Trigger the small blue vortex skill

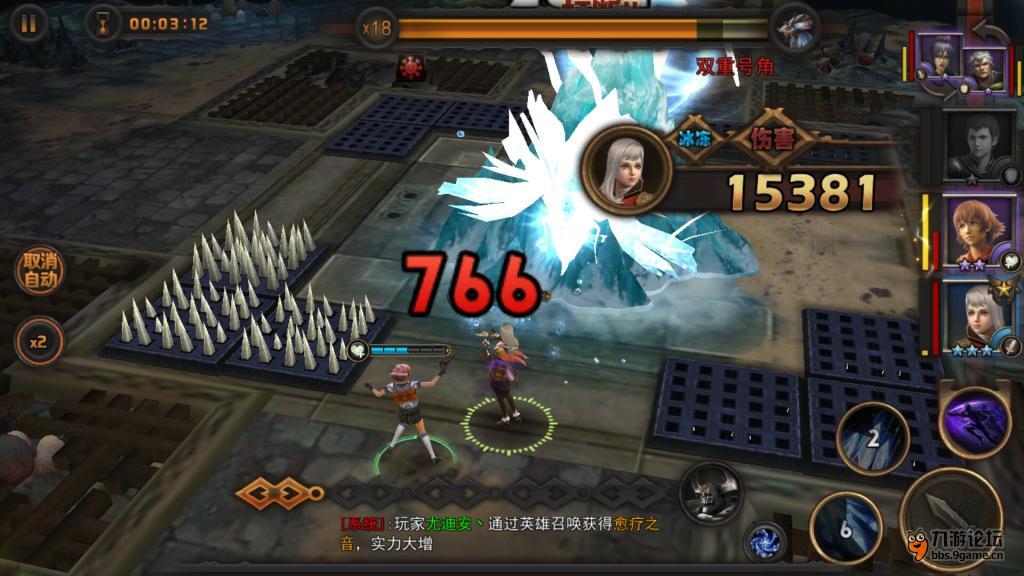(765, 541)
